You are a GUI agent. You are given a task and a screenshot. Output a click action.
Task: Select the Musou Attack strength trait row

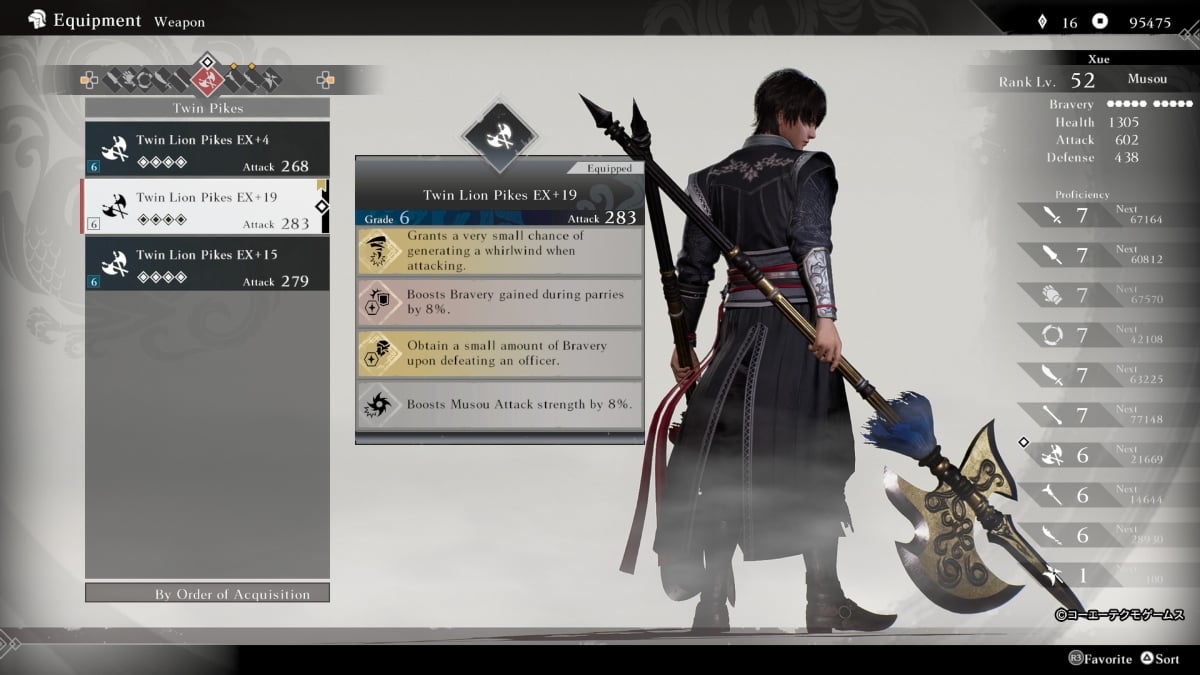pos(500,405)
